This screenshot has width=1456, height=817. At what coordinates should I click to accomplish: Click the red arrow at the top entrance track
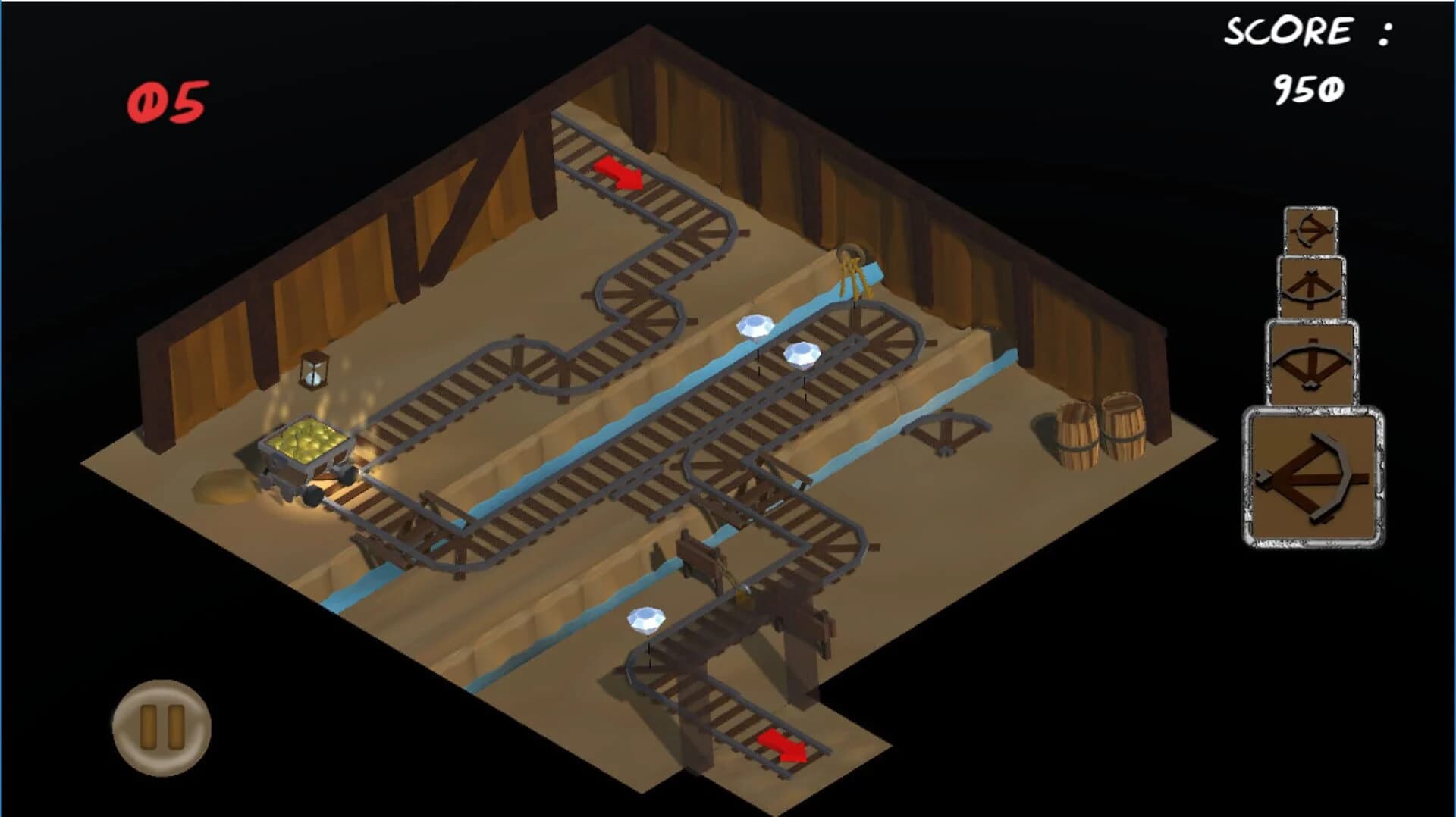pos(618,173)
